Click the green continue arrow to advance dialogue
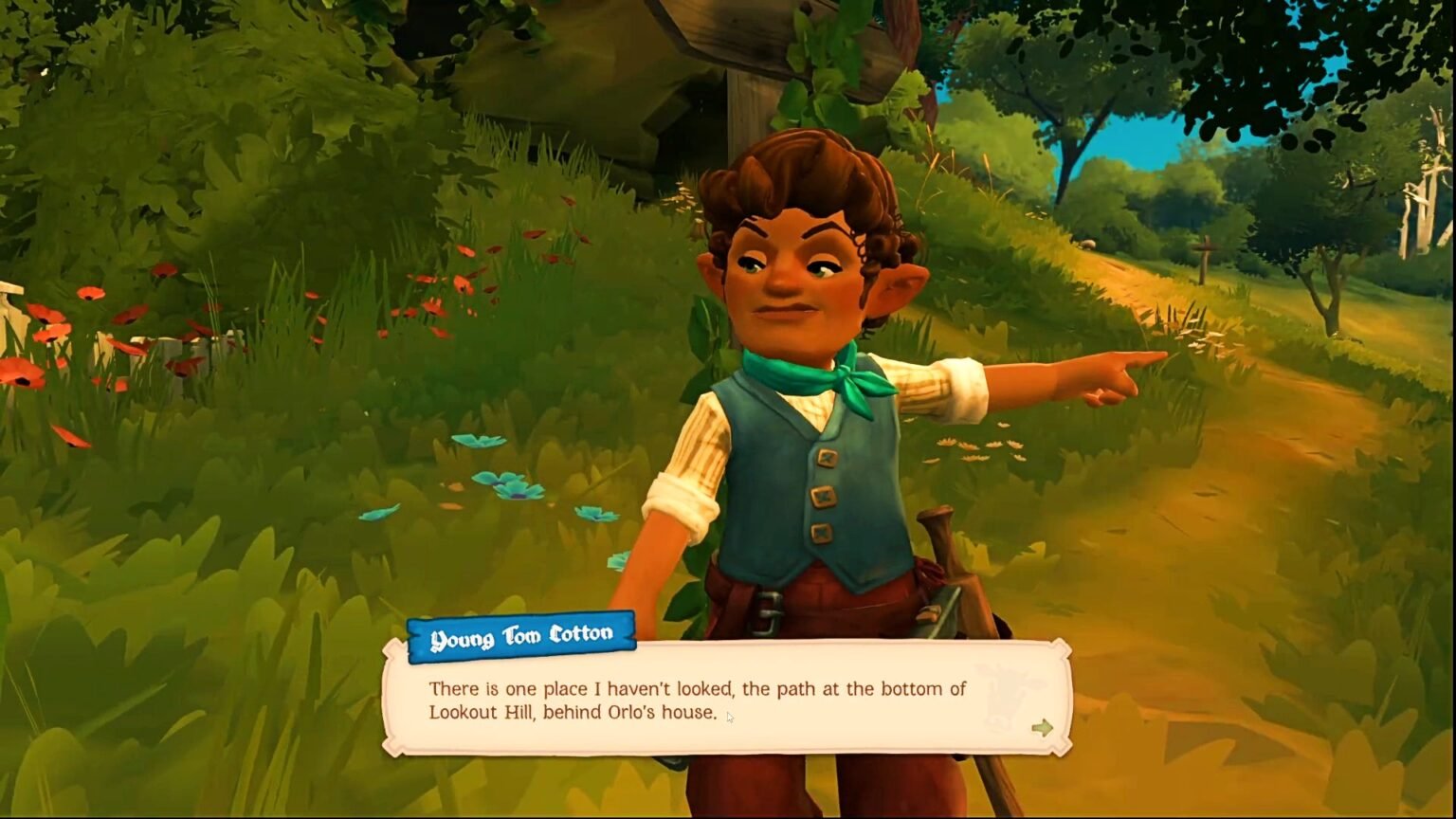The width and height of the screenshot is (1456, 819). coord(1042,725)
